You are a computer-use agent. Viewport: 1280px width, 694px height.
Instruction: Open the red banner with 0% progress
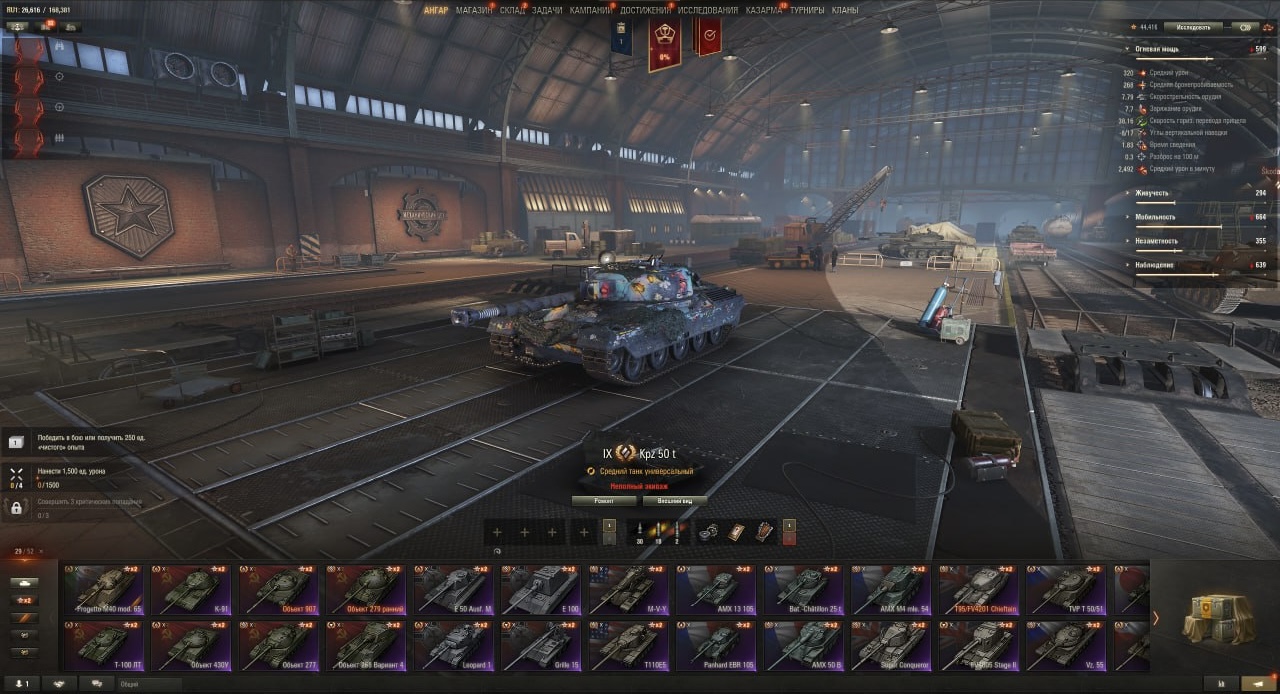pos(664,45)
